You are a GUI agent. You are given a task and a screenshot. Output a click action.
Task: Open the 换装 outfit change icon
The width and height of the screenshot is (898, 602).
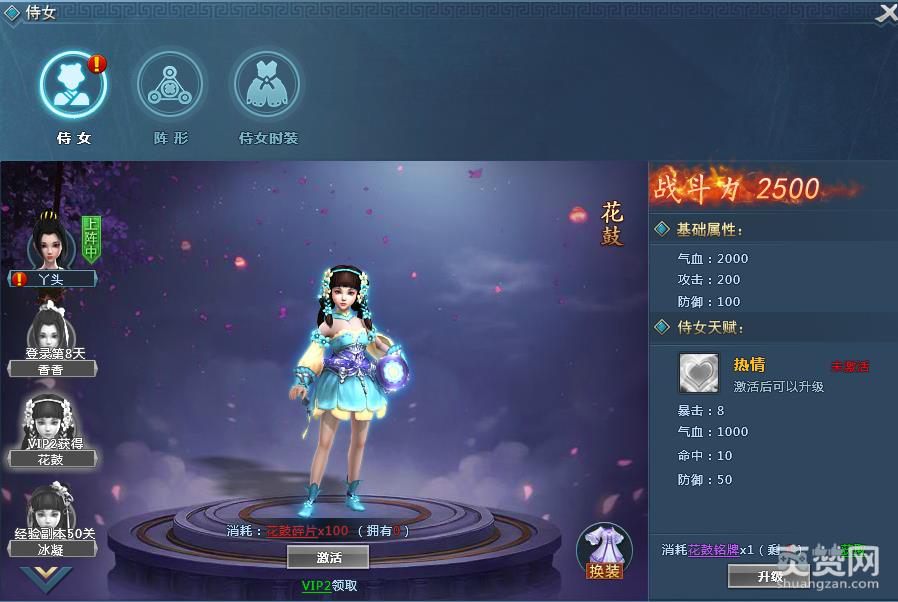pyautogui.click(x=604, y=551)
